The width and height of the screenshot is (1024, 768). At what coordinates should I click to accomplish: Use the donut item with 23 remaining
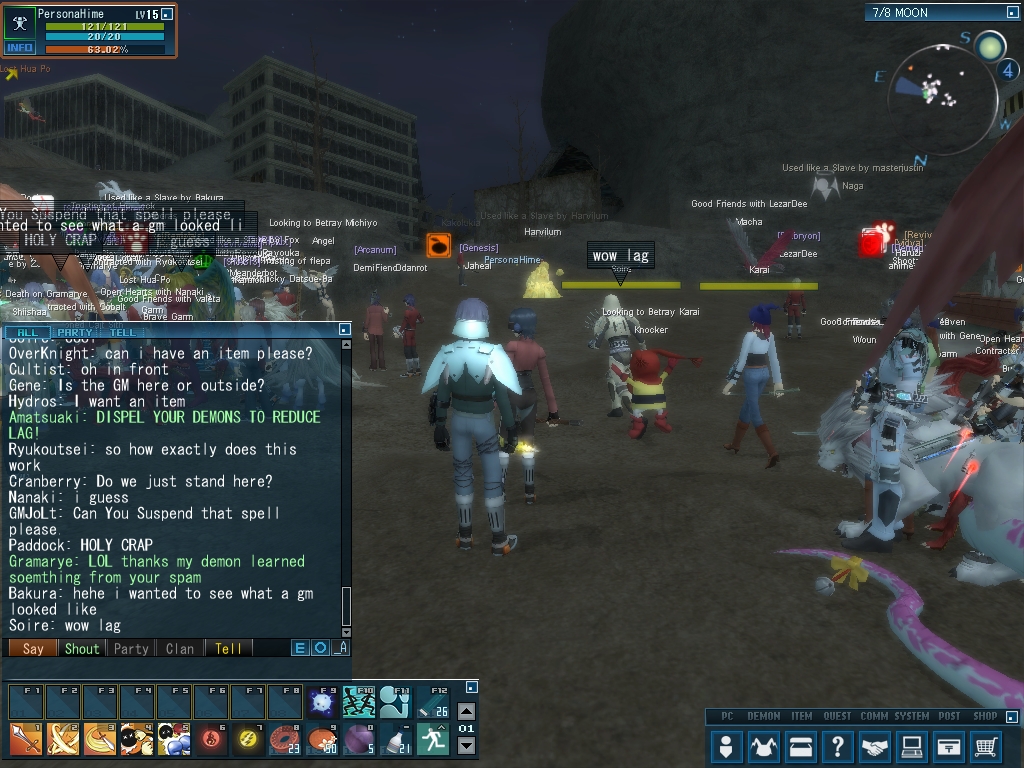pos(284,739)
